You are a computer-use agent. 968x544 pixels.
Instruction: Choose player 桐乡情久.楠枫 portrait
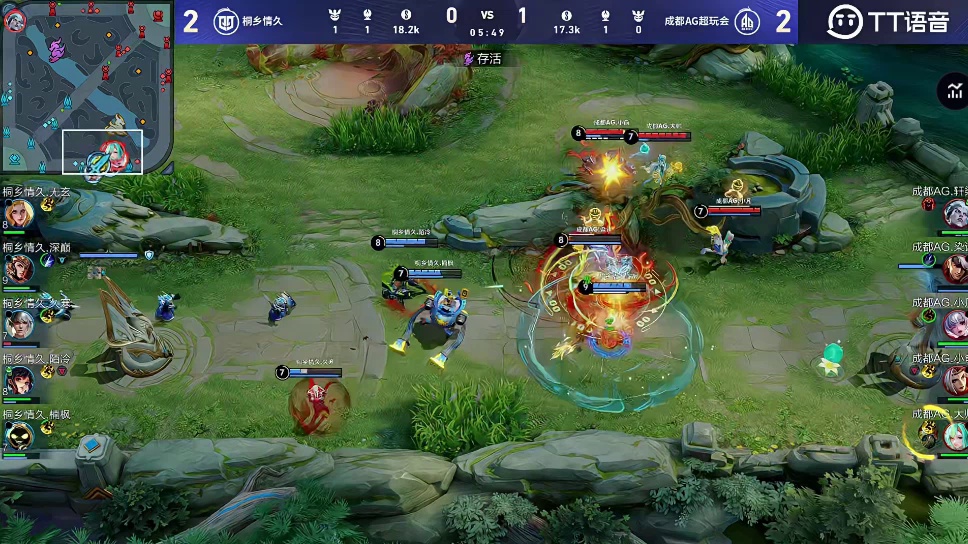tap(18, 435)
